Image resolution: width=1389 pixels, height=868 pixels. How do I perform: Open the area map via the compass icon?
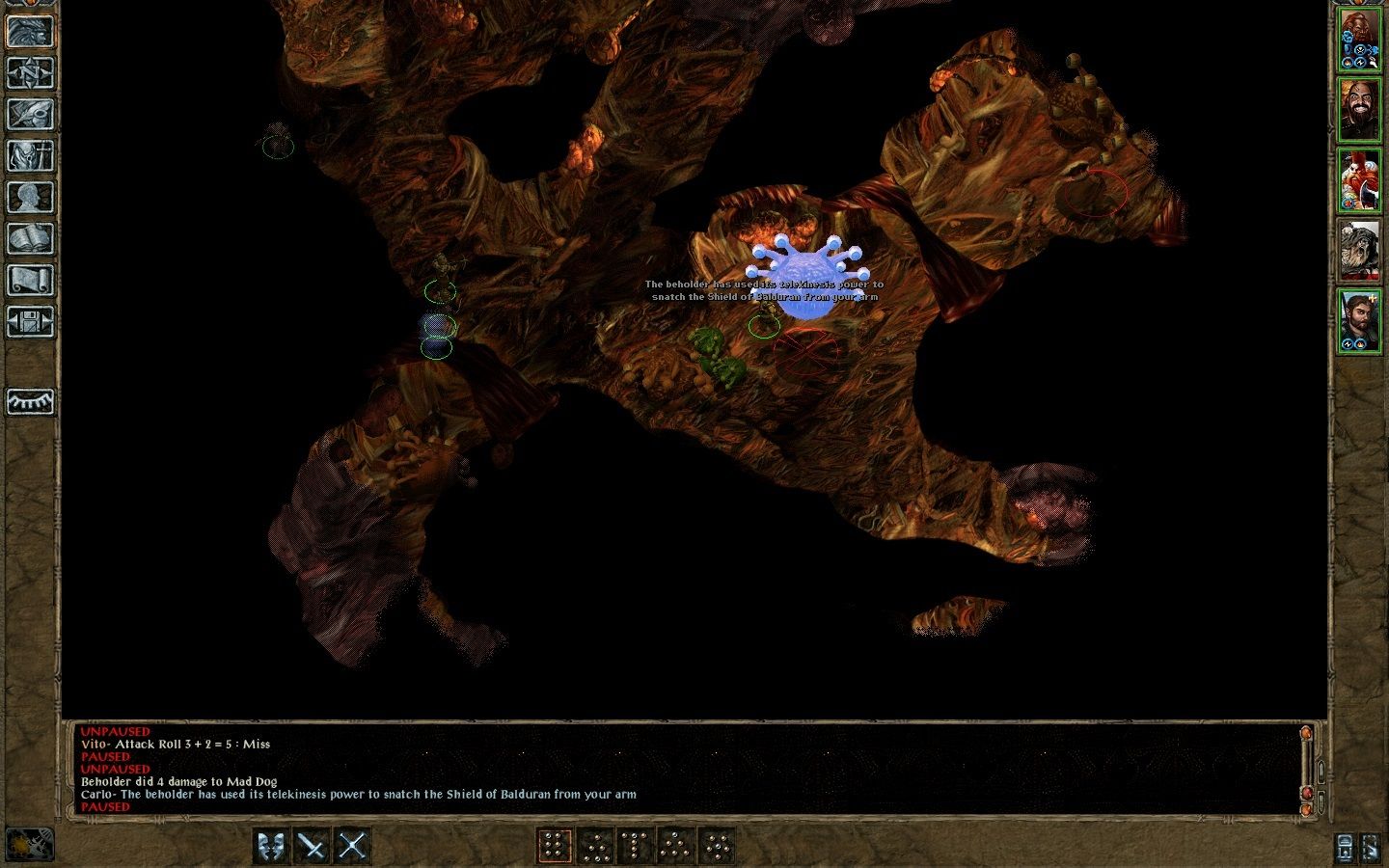(x=31, y=74)
